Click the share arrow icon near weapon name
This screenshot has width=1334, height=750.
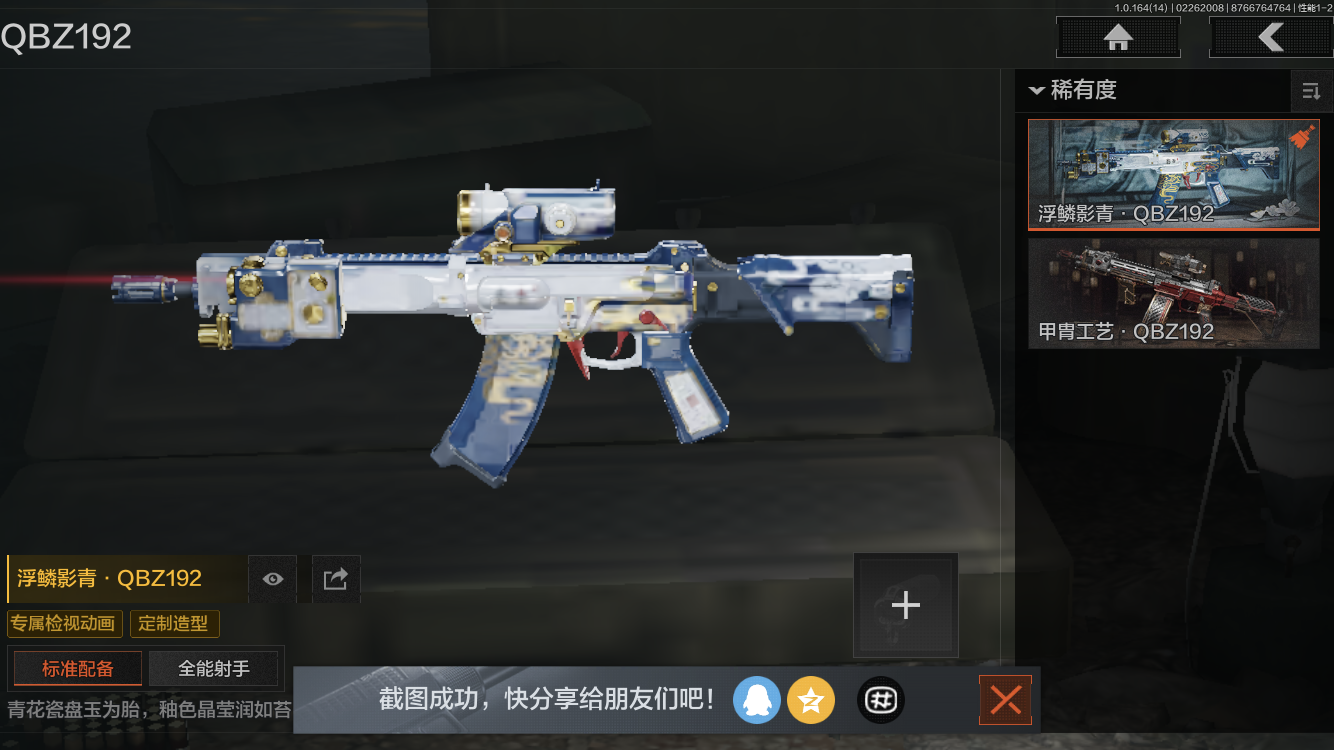335,578
